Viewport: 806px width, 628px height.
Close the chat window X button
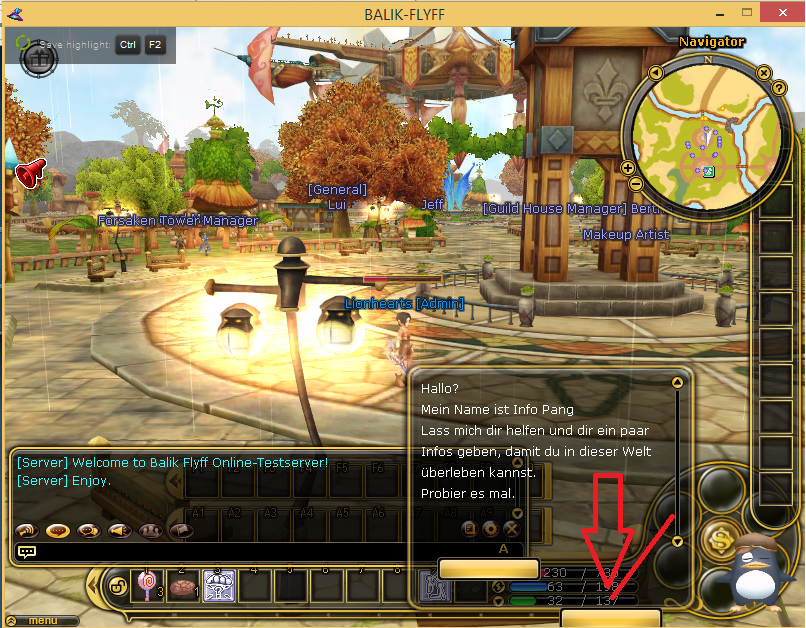511,528
